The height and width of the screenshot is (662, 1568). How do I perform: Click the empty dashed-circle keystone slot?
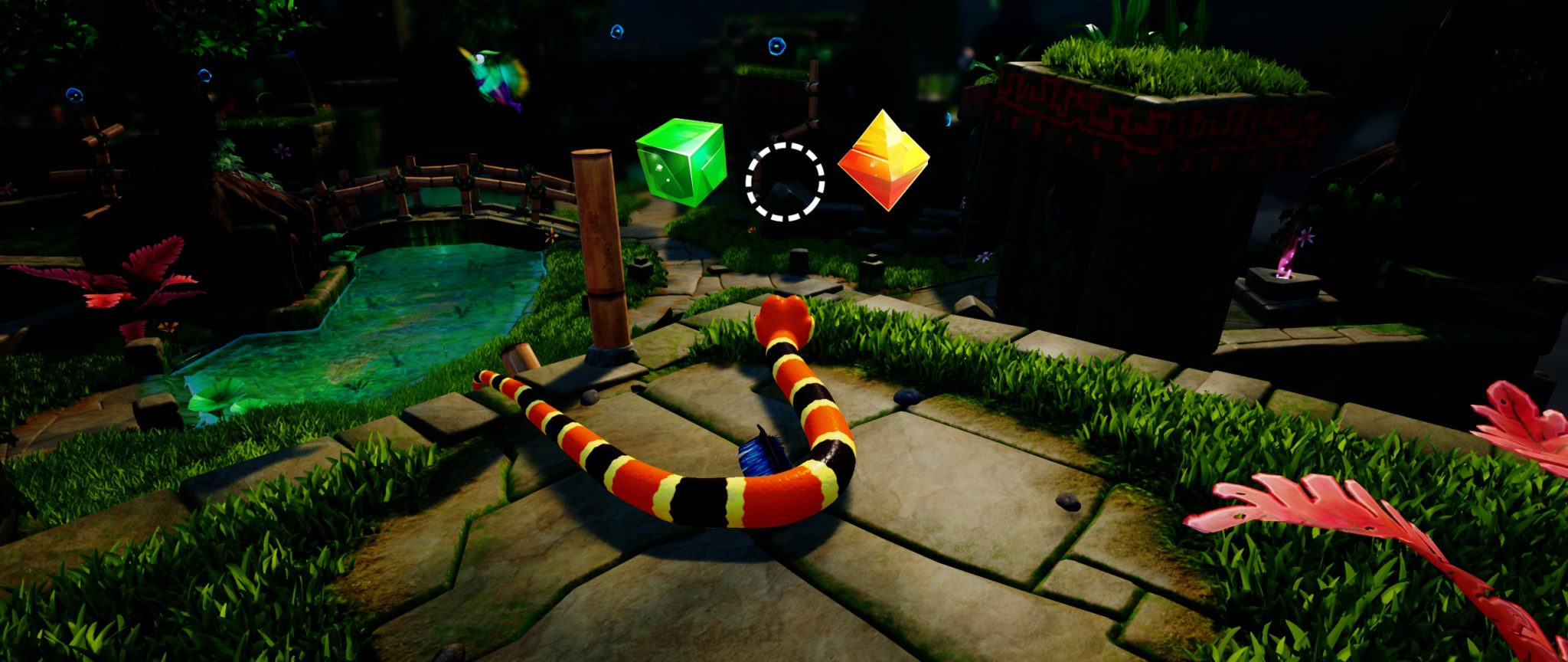pos(785,182)
